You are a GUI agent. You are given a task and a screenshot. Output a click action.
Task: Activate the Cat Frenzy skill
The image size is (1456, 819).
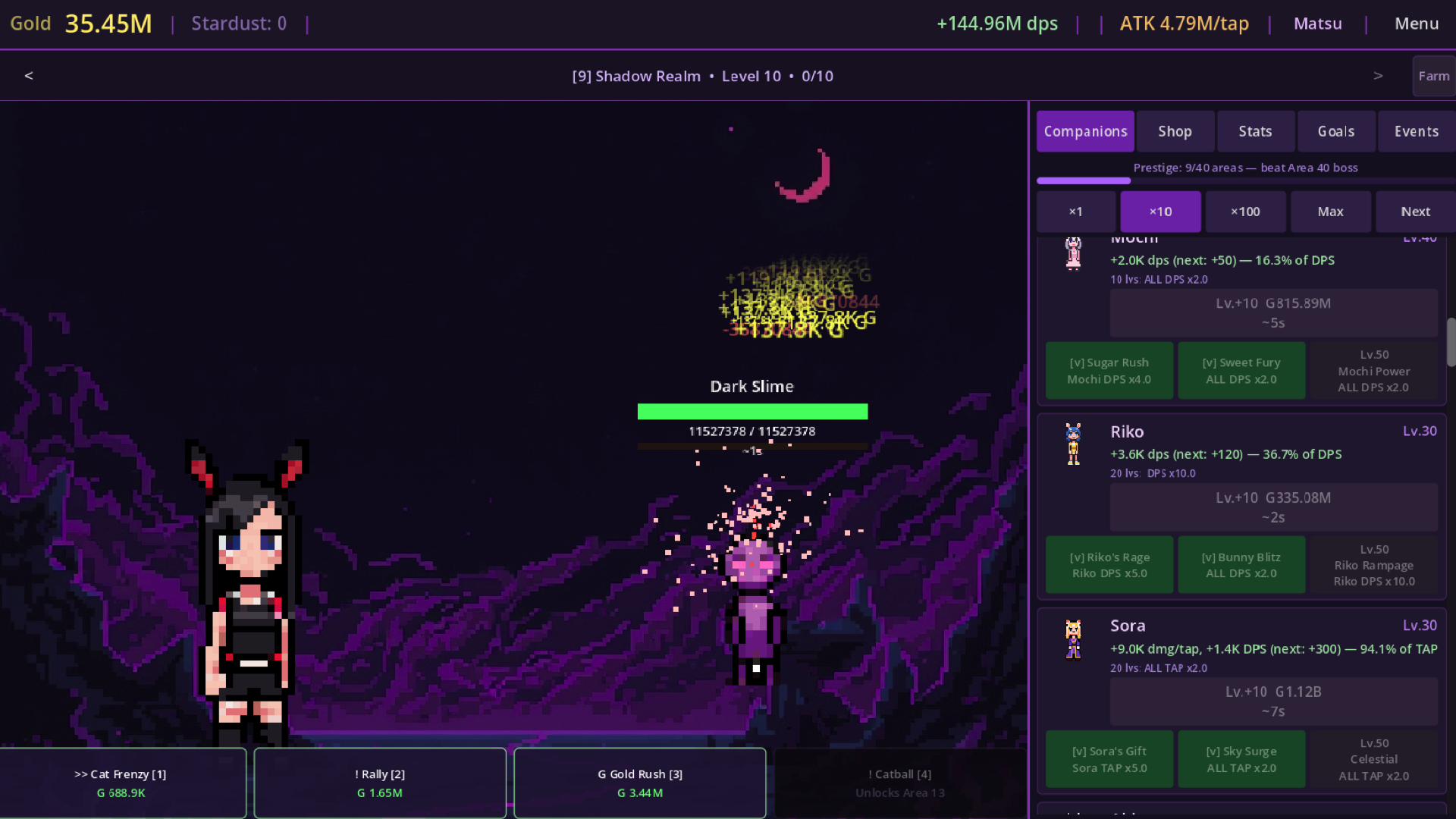(123, 783)
